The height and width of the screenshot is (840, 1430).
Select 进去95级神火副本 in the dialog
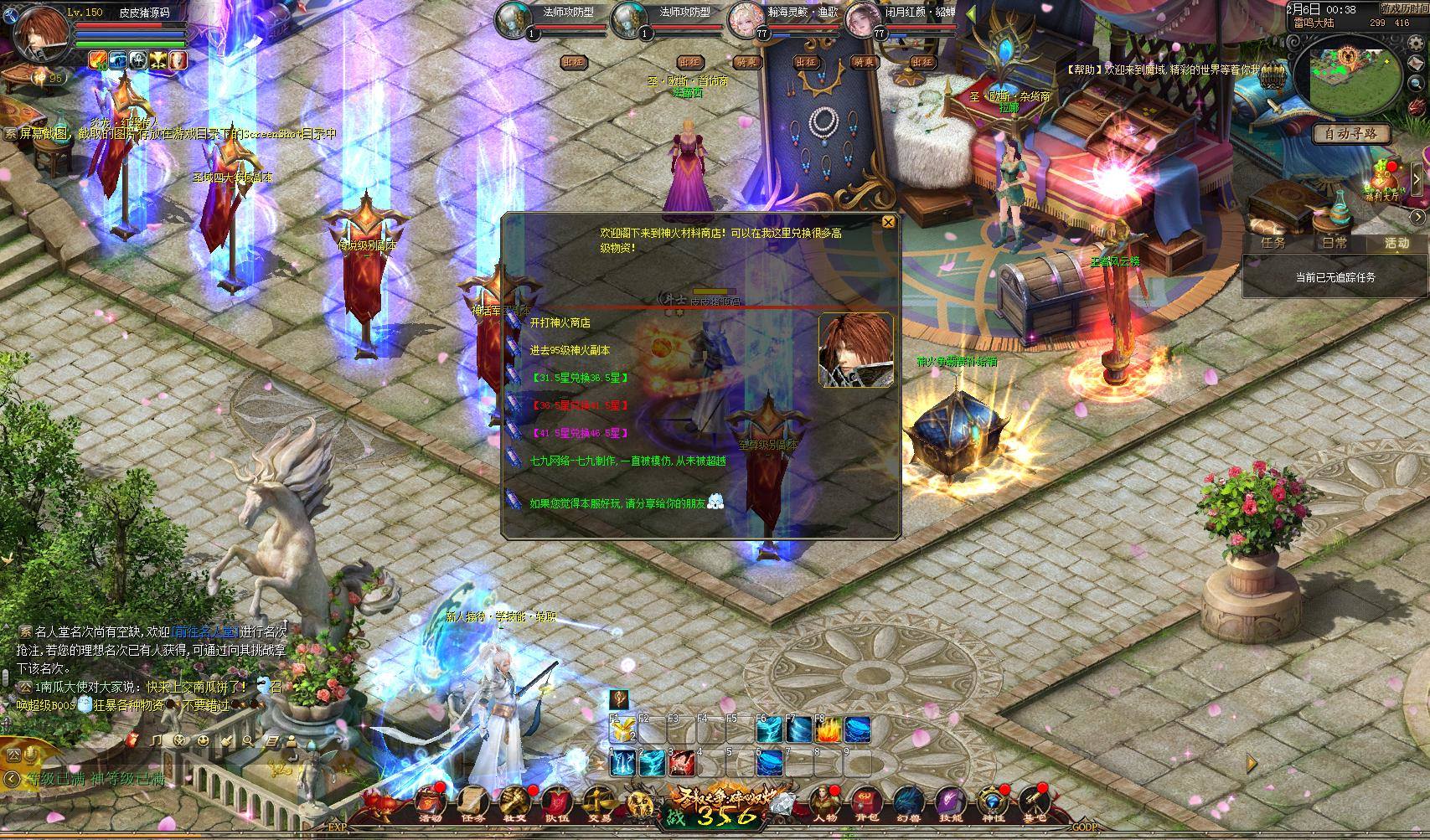click(x=570, y=350)
